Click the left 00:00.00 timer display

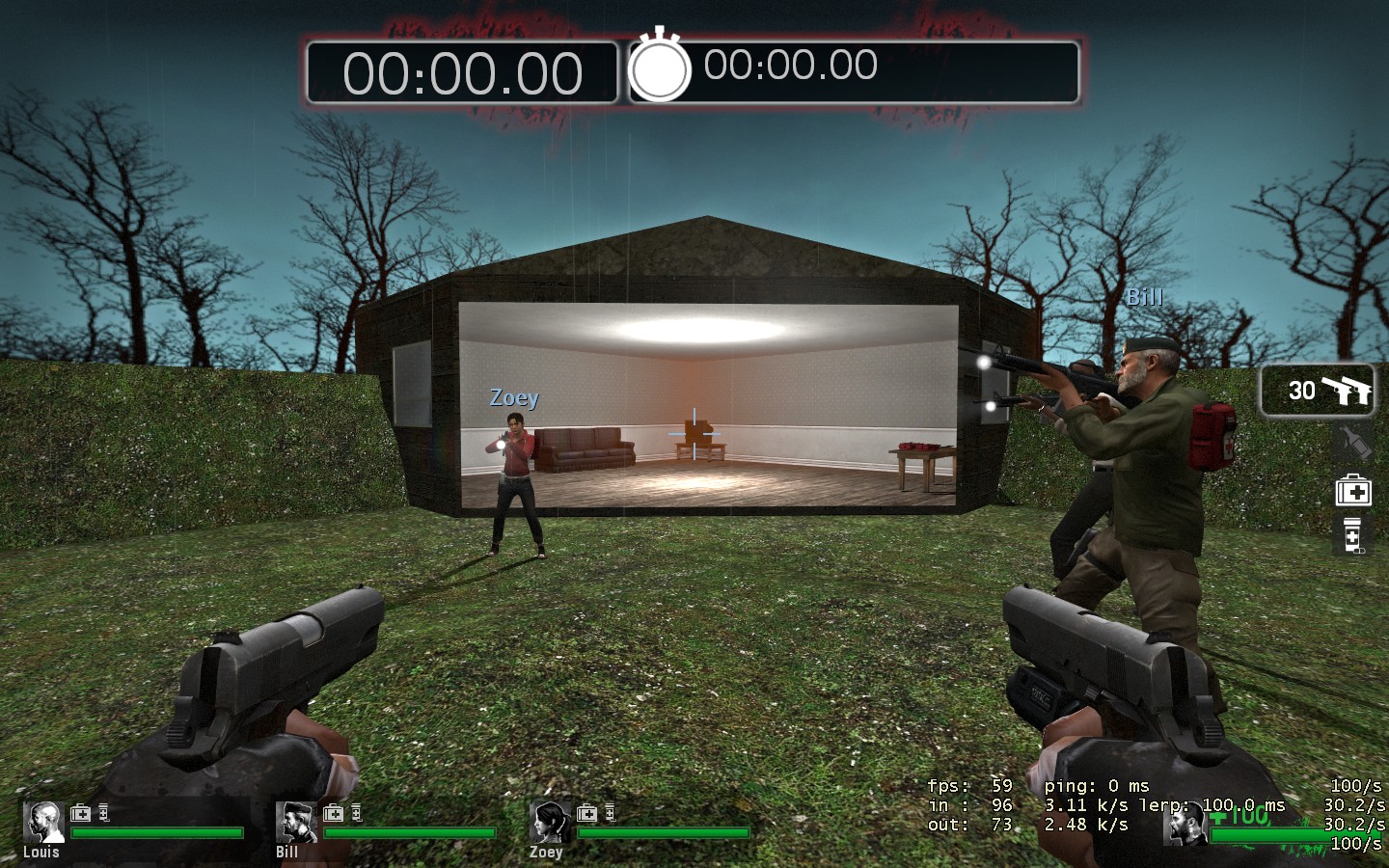point(460,68)
